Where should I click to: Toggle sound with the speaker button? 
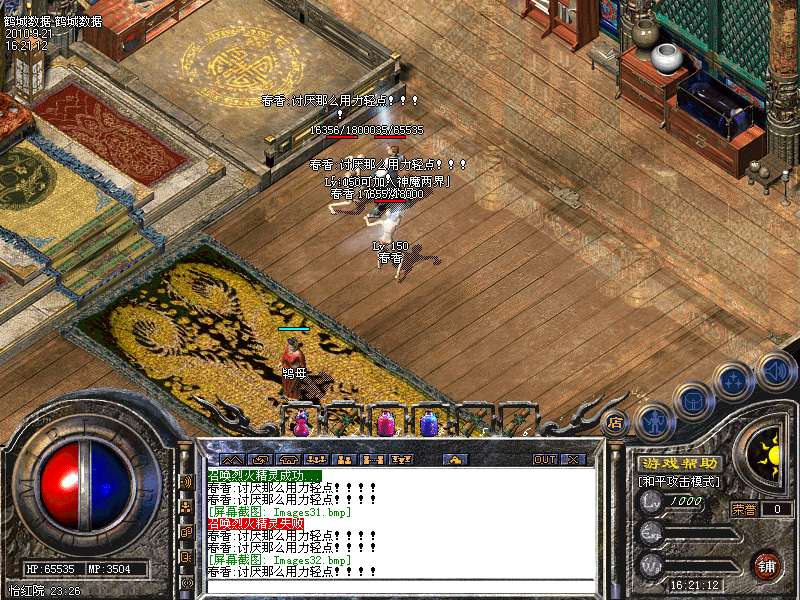coord(774,371)
